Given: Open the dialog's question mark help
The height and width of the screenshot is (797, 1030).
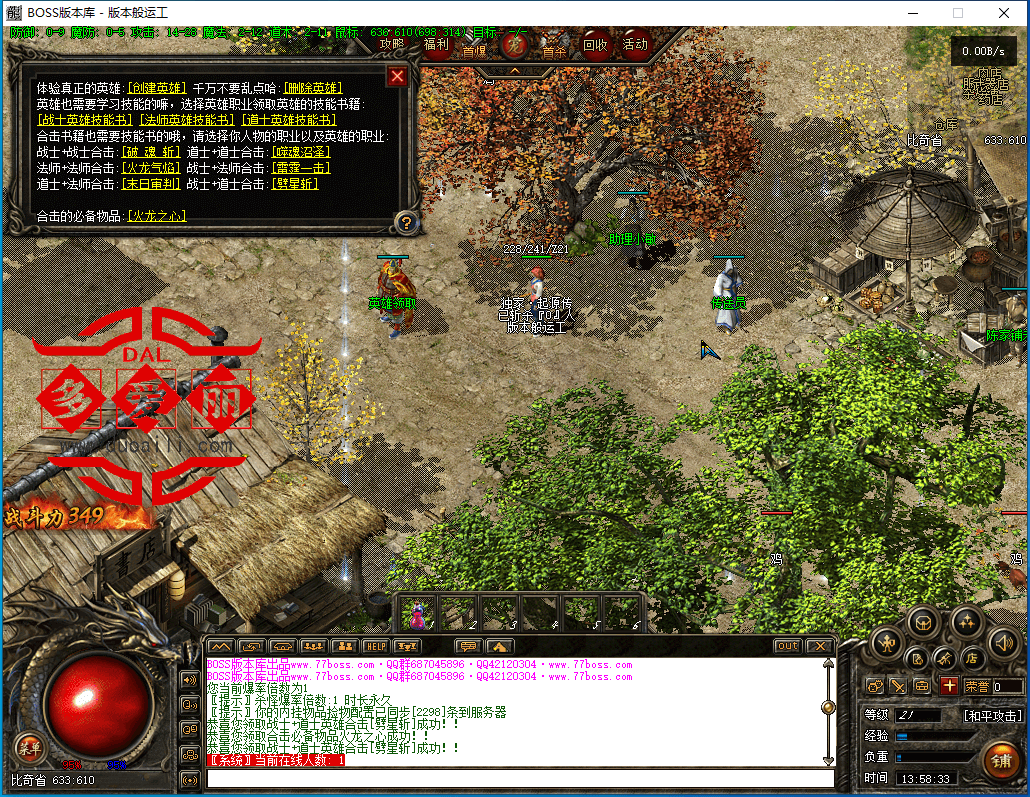Looking at the screenshot, I should pyautogui.click(x=405, y=222).
